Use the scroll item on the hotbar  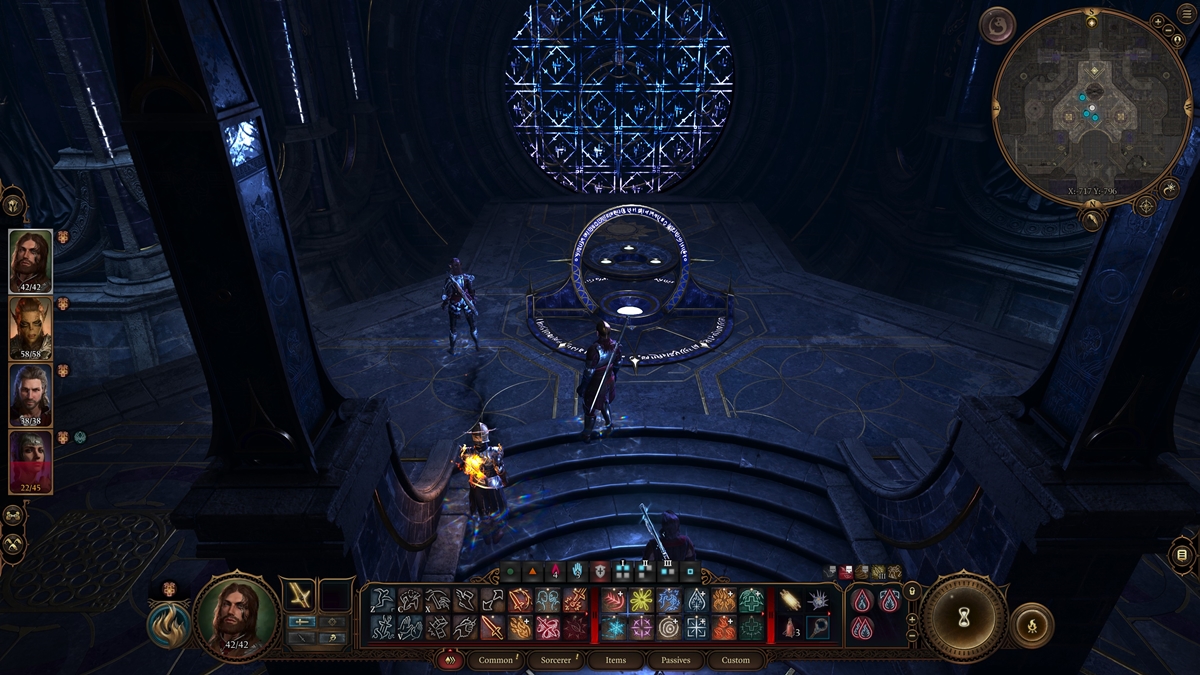coord(791,600)
